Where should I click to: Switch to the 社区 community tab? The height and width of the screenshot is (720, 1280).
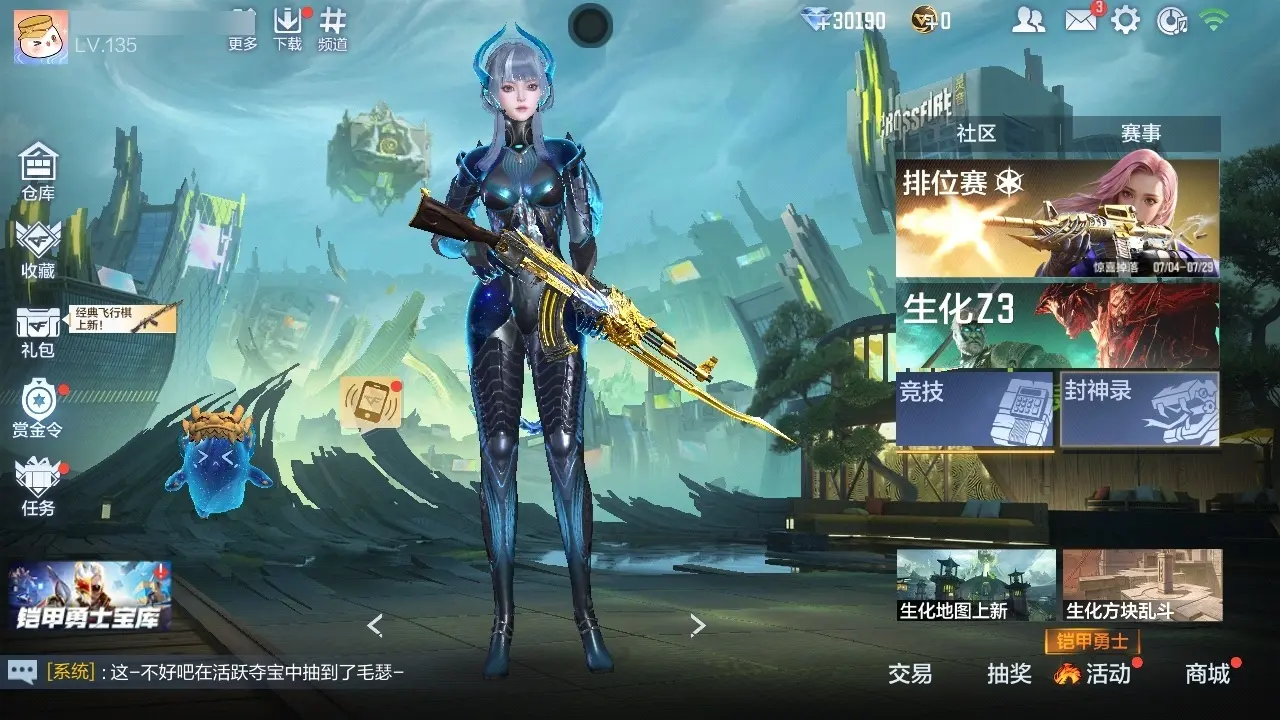(x=976, y=133)
